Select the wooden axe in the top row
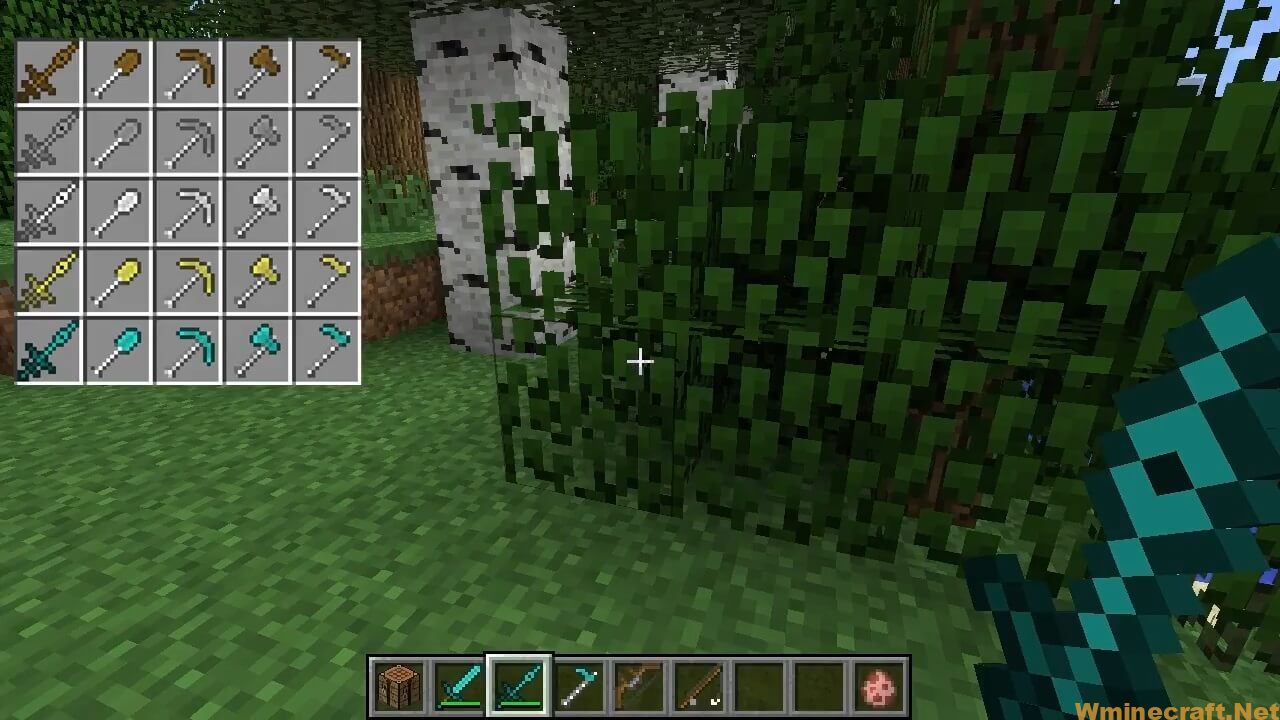Image resolution: width=1280 pixels, height=720 pixels. pos(257,70)
